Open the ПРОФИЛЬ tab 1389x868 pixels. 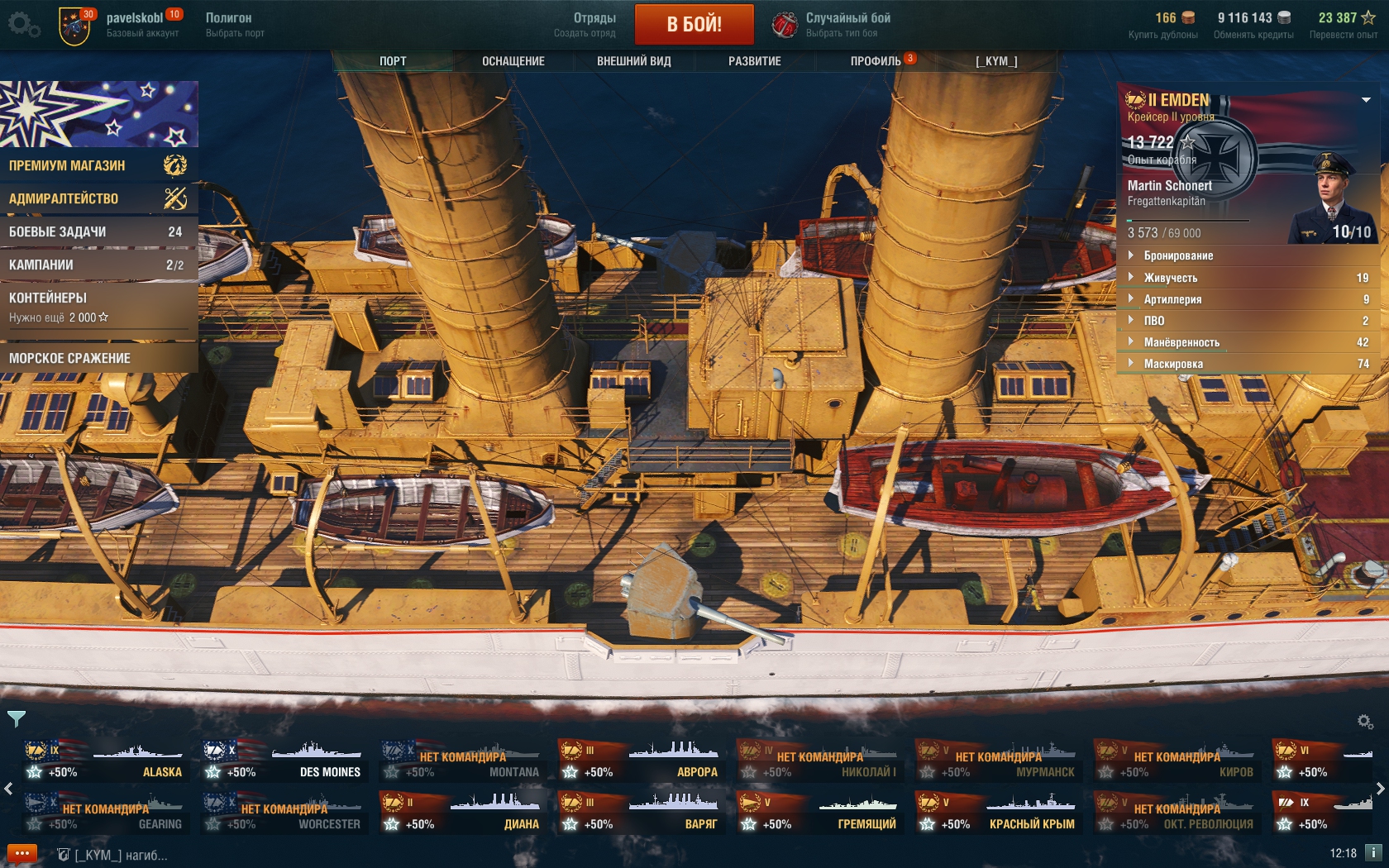(x=876, y=61)
